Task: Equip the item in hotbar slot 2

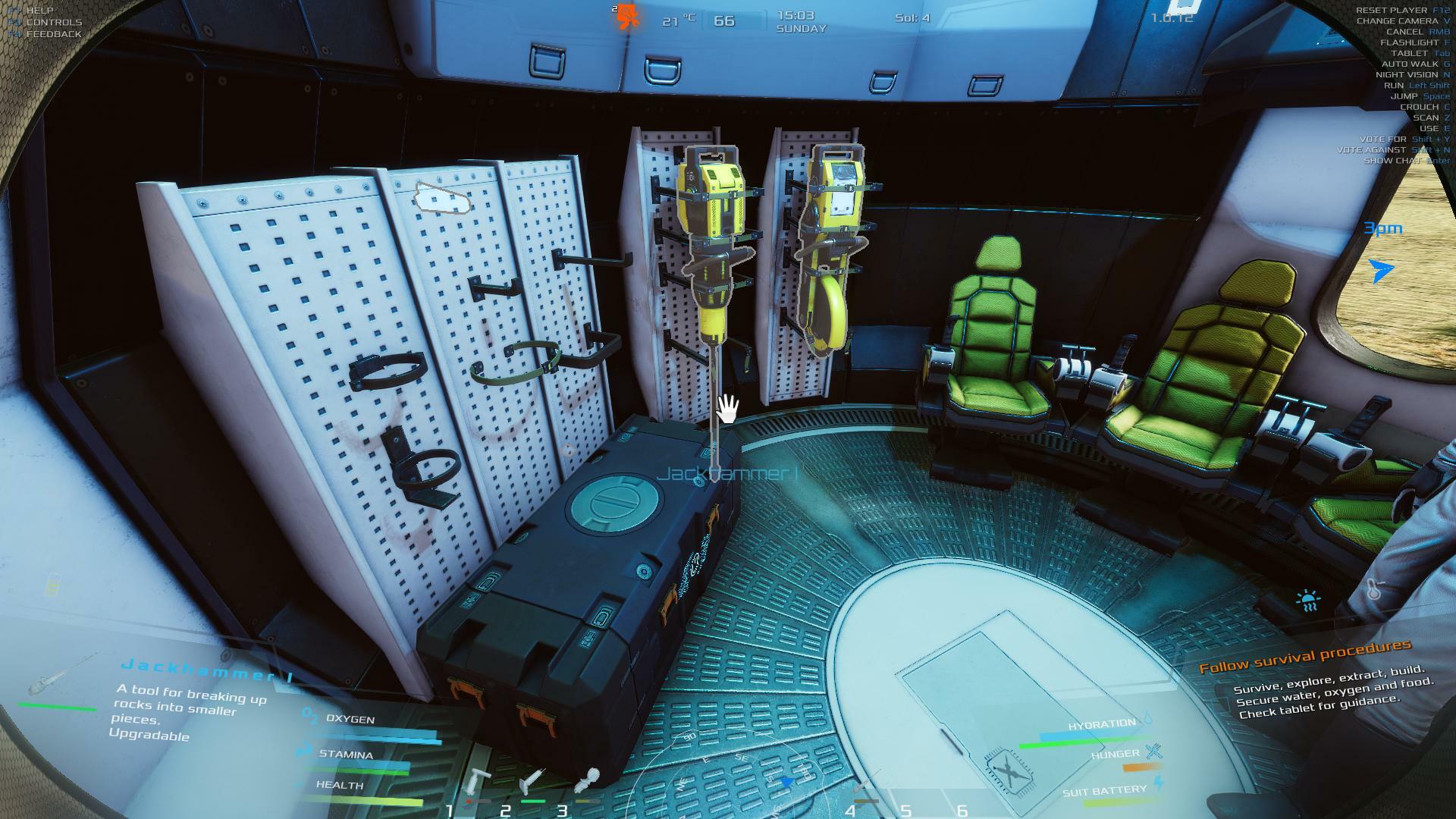Action: click(x=532, y=780)
